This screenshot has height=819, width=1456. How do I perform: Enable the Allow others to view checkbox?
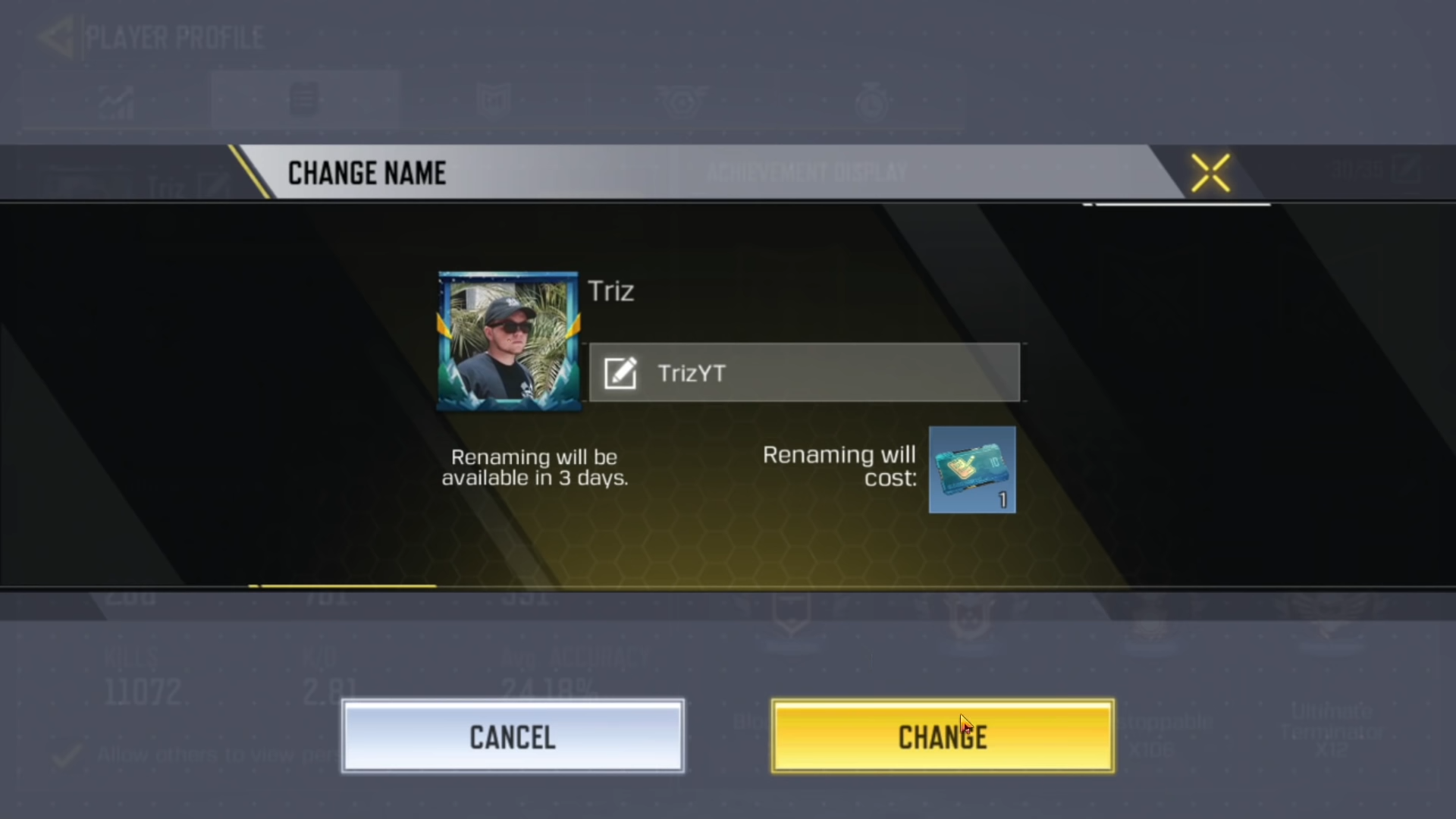(67, 755)
